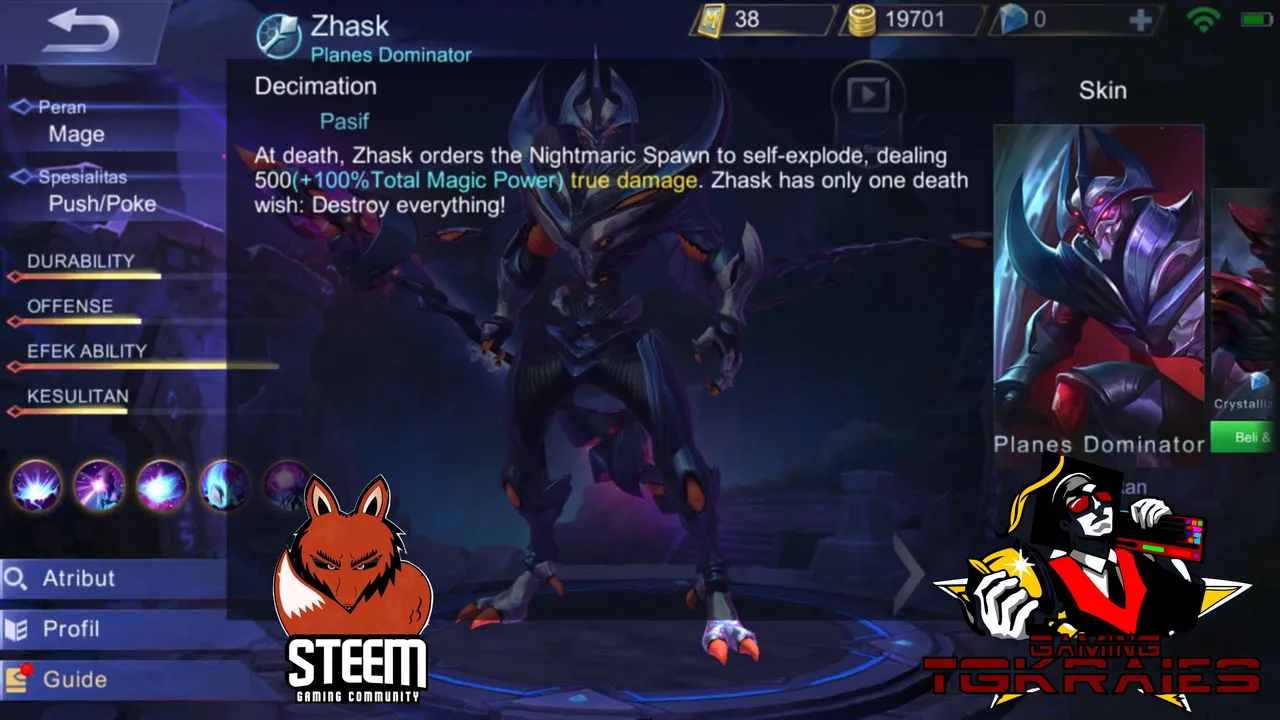Click the green Beli purchase button
The width and height of the screenshot is (1280, 720).
(x=1245, y=437)
